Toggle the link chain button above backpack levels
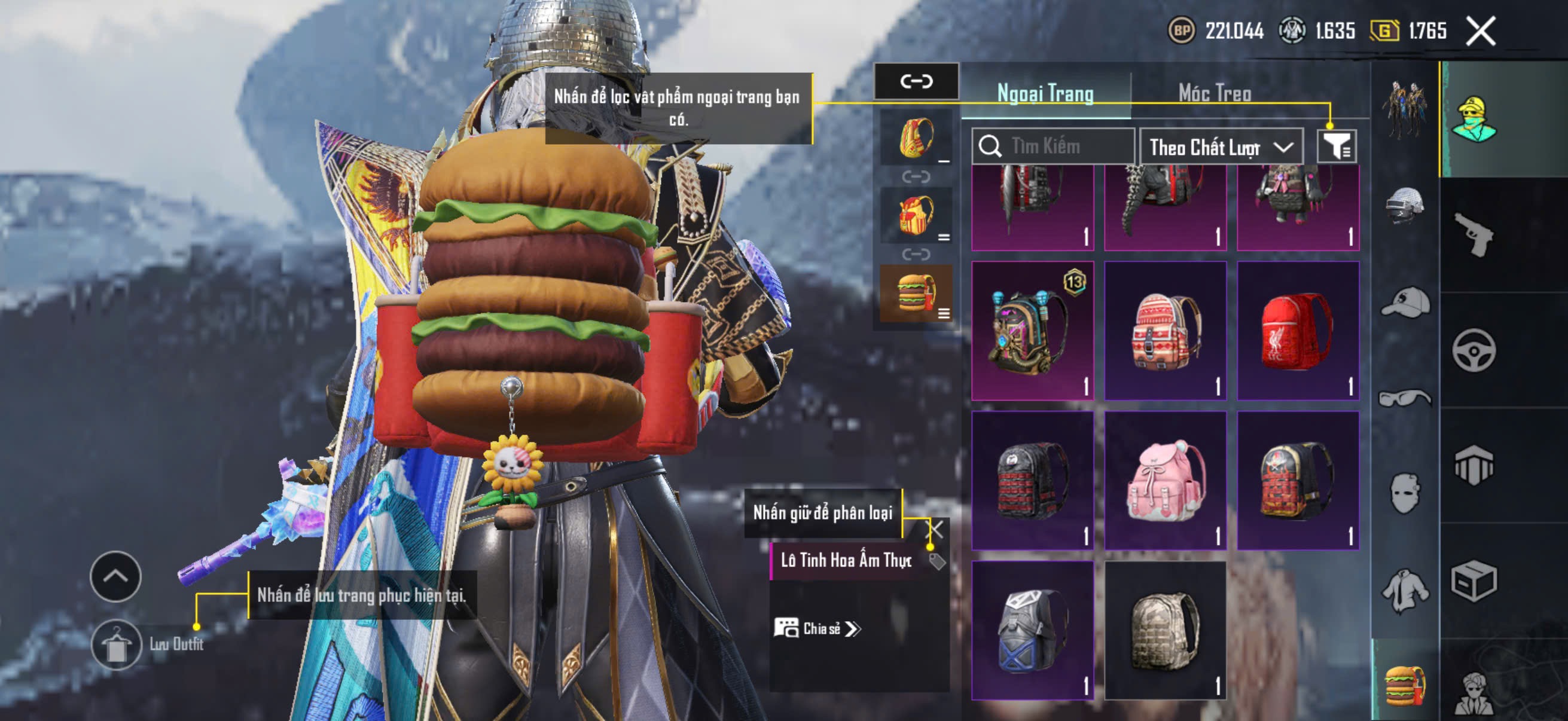 pos(916,81)
